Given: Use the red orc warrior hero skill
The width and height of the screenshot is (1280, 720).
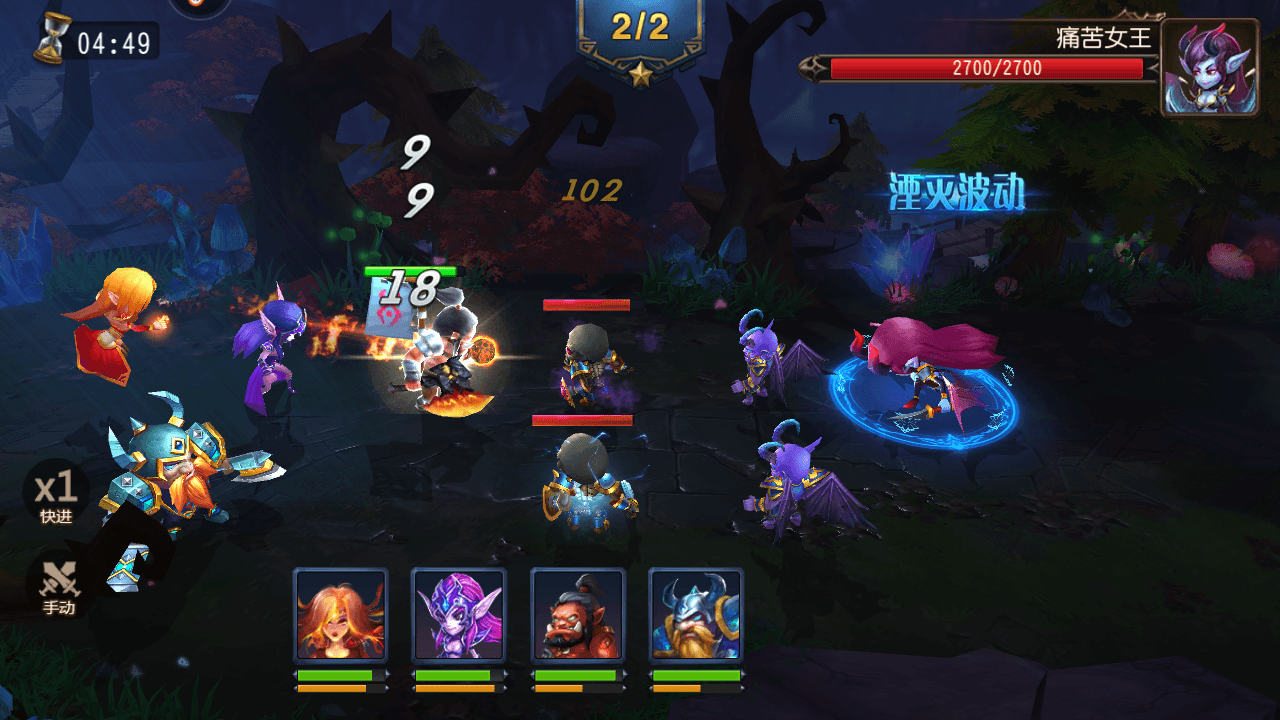Looking at the screenshot, I should 577,614.
